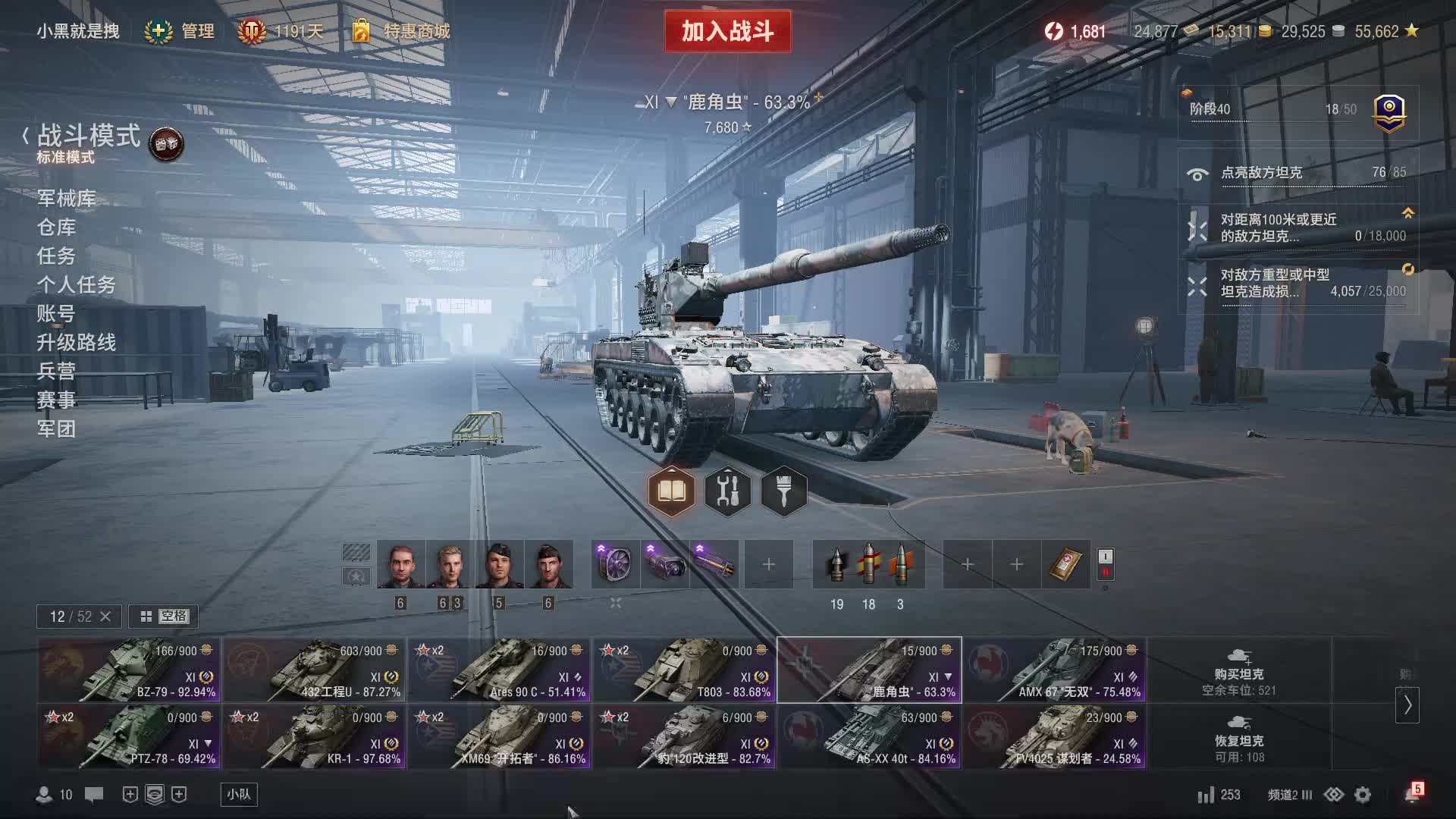The height and width of the screenshot is (819, 1456).
Task: Pick the FV4025 谋划者 tank
Action: pos(1054,736)
